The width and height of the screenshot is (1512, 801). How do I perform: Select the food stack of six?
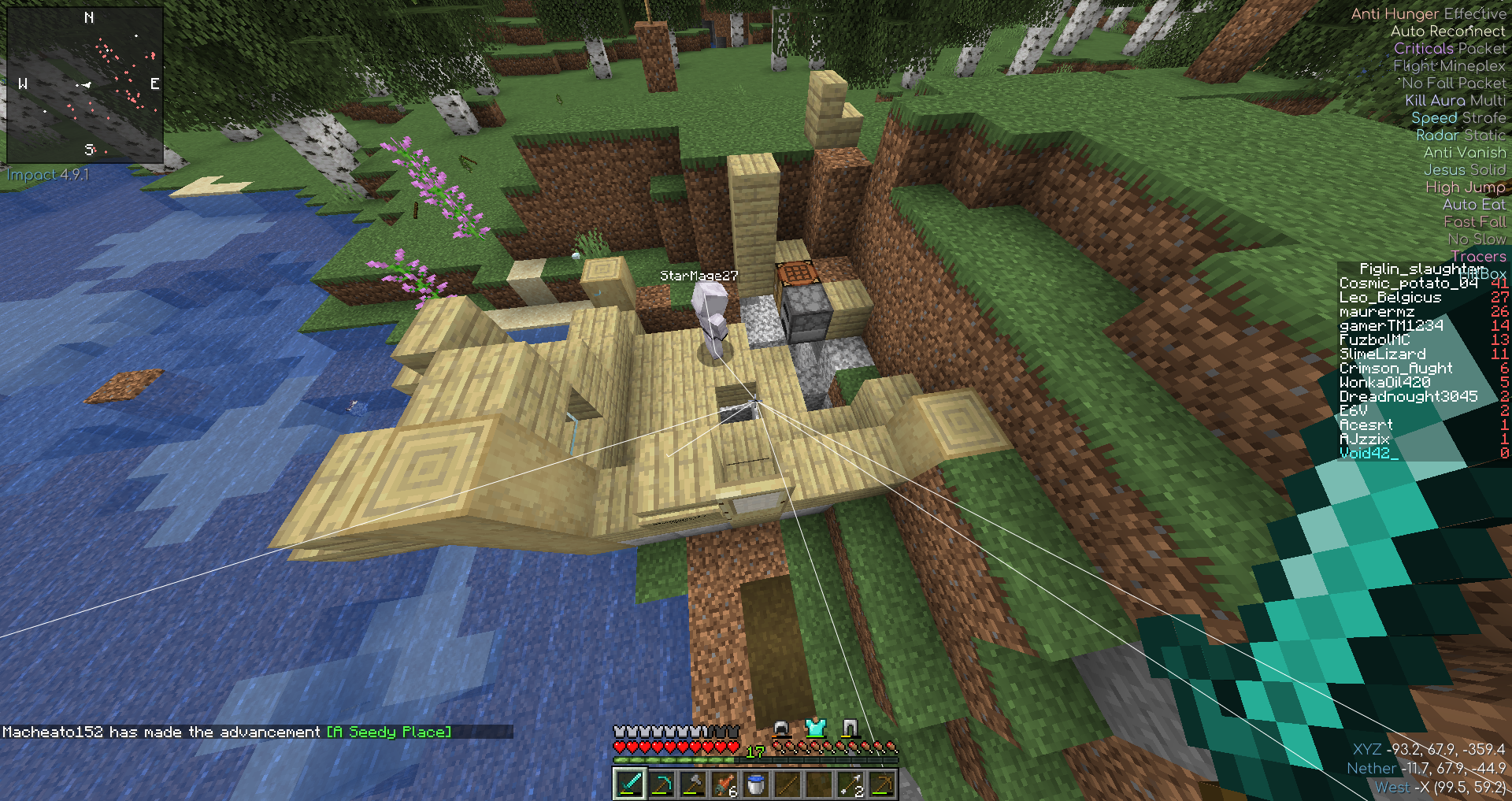724,784
